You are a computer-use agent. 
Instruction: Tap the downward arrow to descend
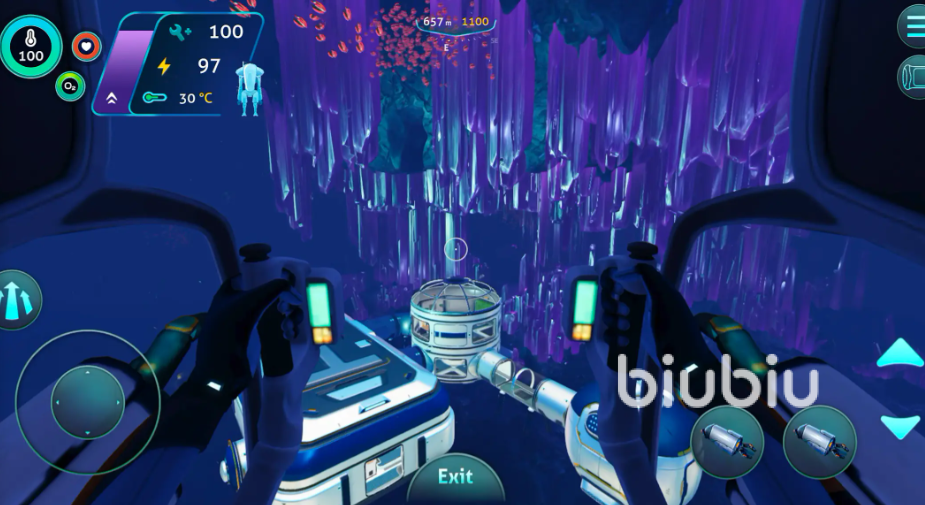(900, 426)
